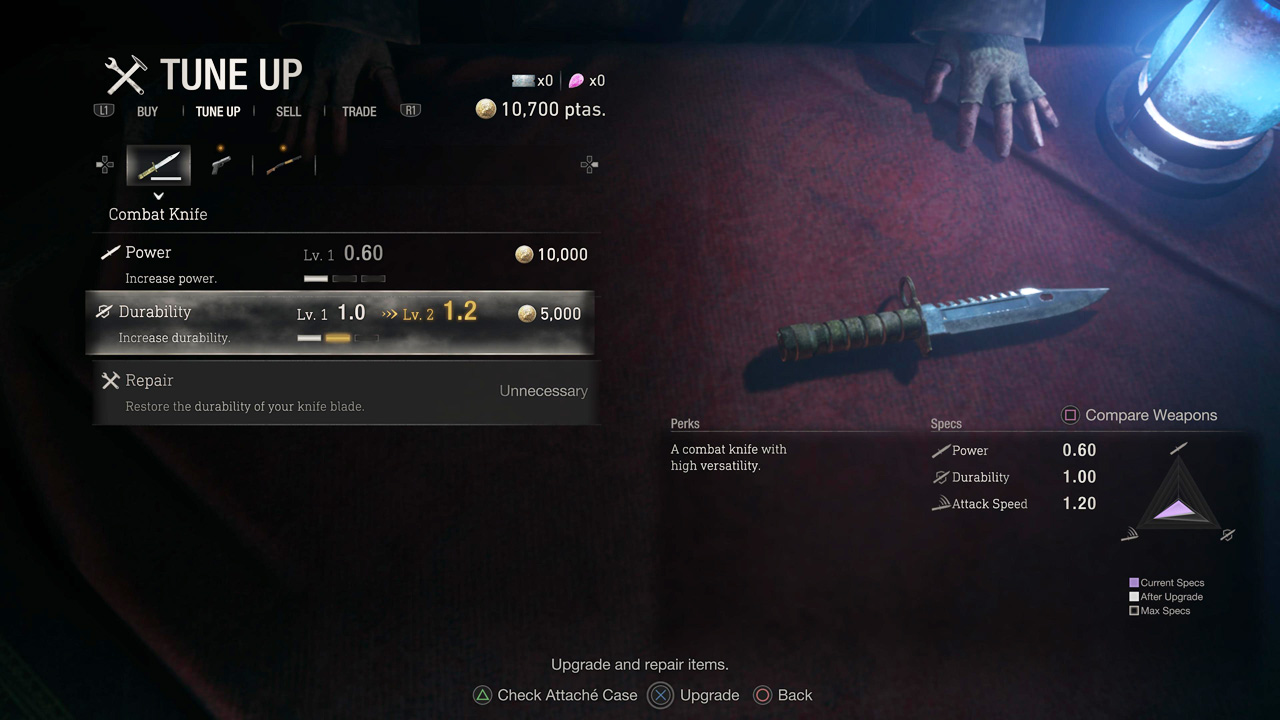Select the handgun icon in the weapon row
The height and width of the screenshot is (720, 1280).
point(221,164)
